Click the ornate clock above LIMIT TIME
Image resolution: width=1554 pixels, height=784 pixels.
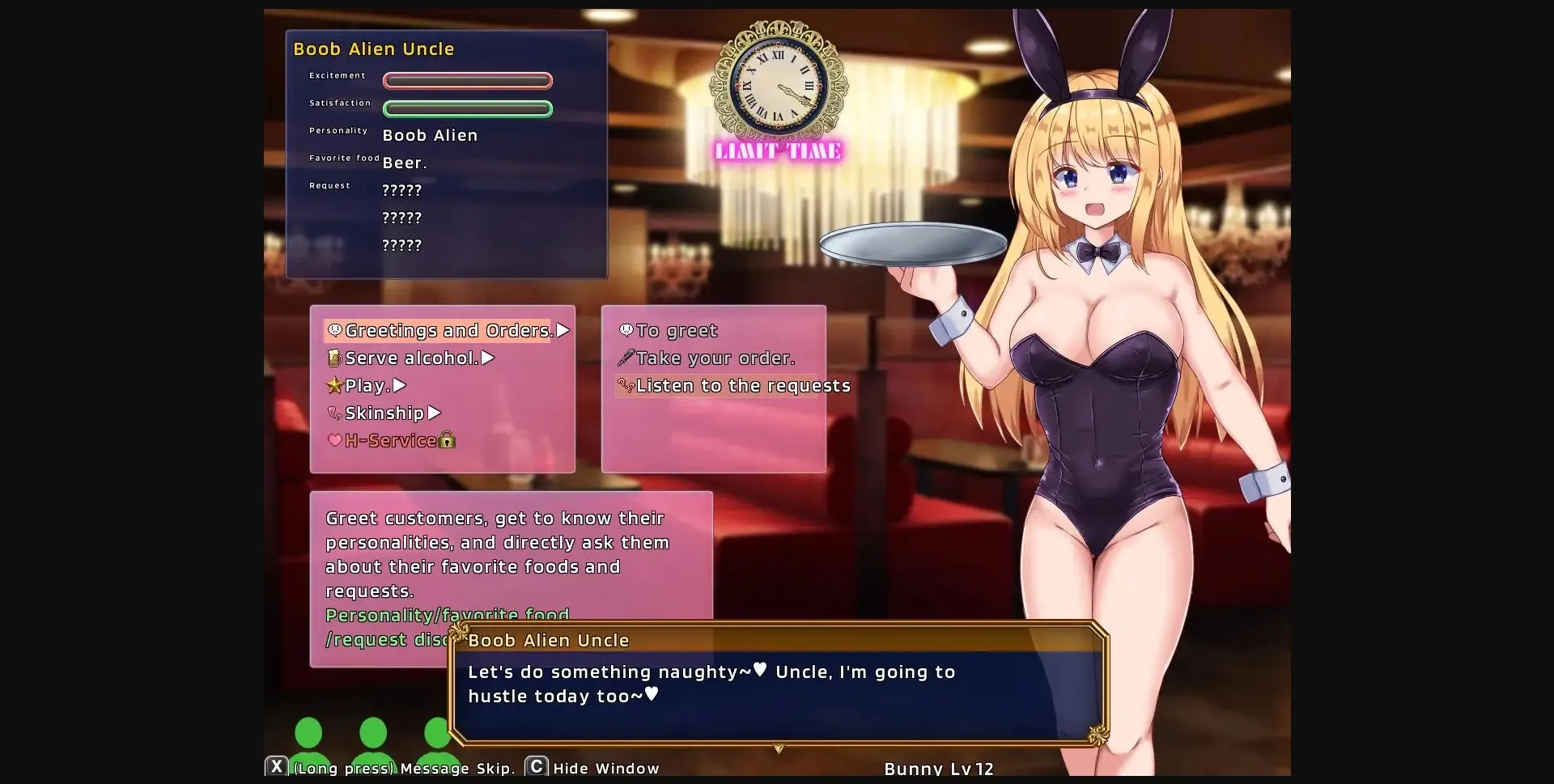pyautogui.click(x=778, y=85)
